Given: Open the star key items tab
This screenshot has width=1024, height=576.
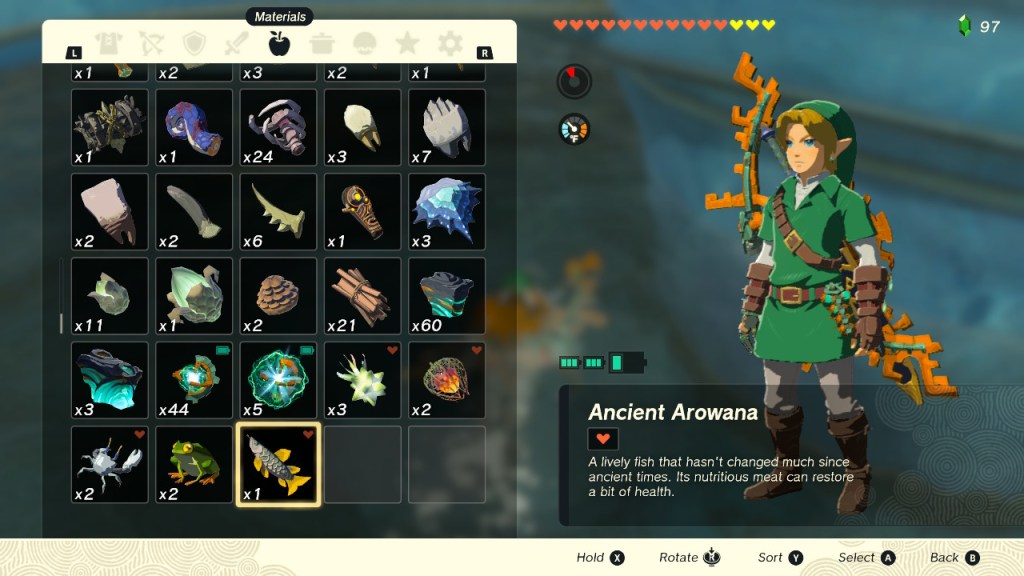Looking at the screenshot, I should [x=407, y=43].
